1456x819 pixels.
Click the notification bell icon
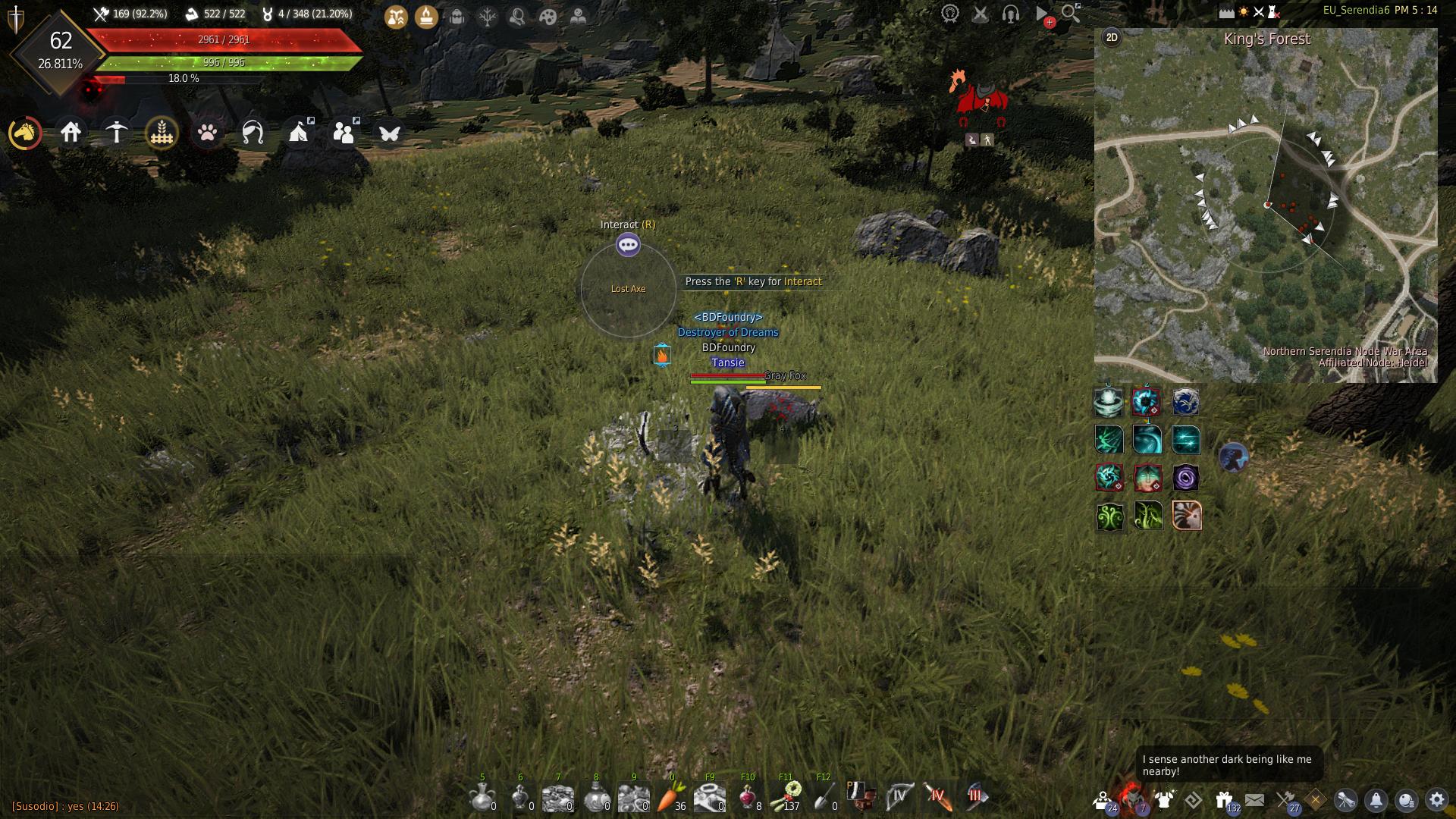coord(1376,800)
